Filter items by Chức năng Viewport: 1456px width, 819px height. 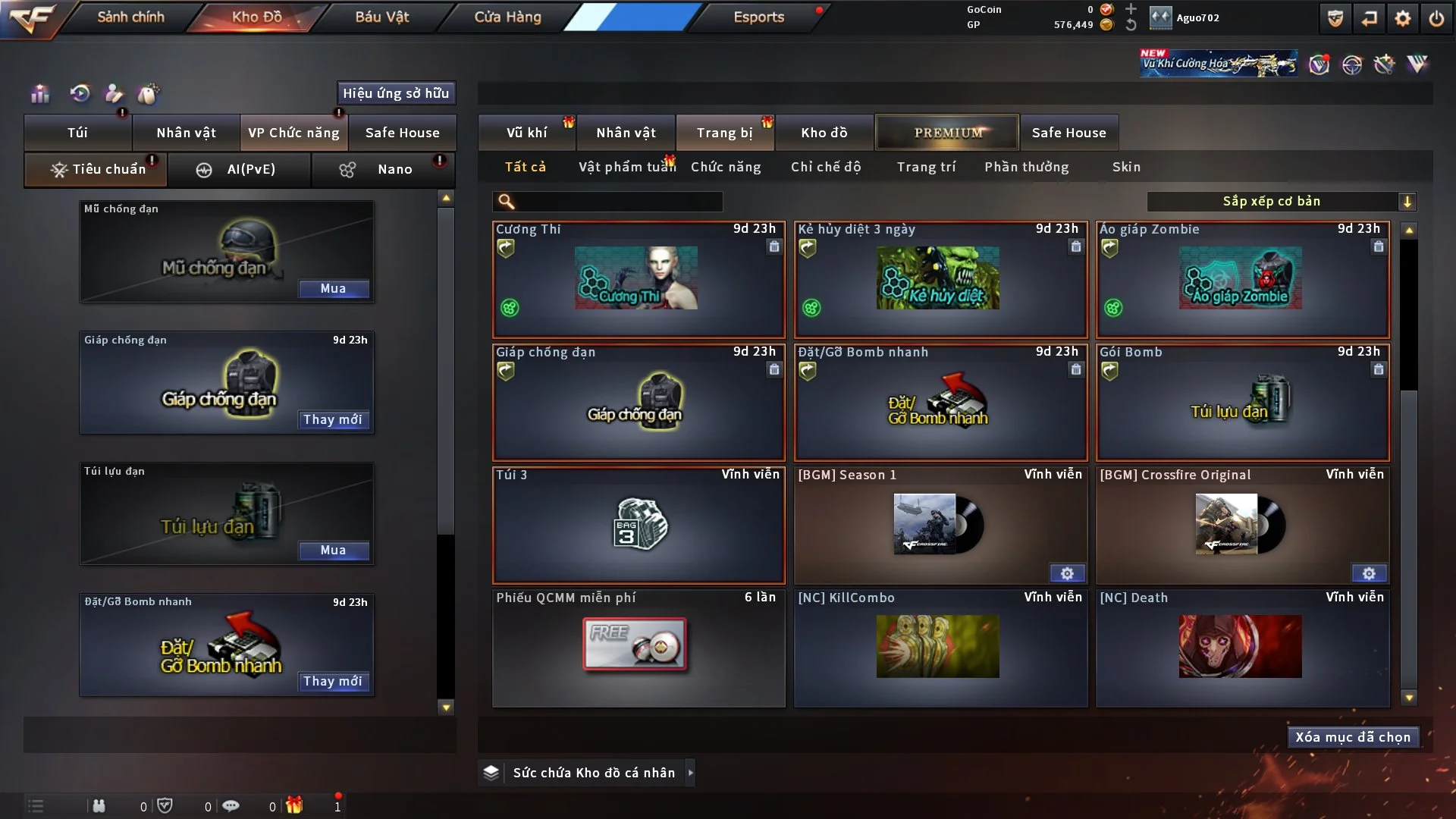(725, 167)
